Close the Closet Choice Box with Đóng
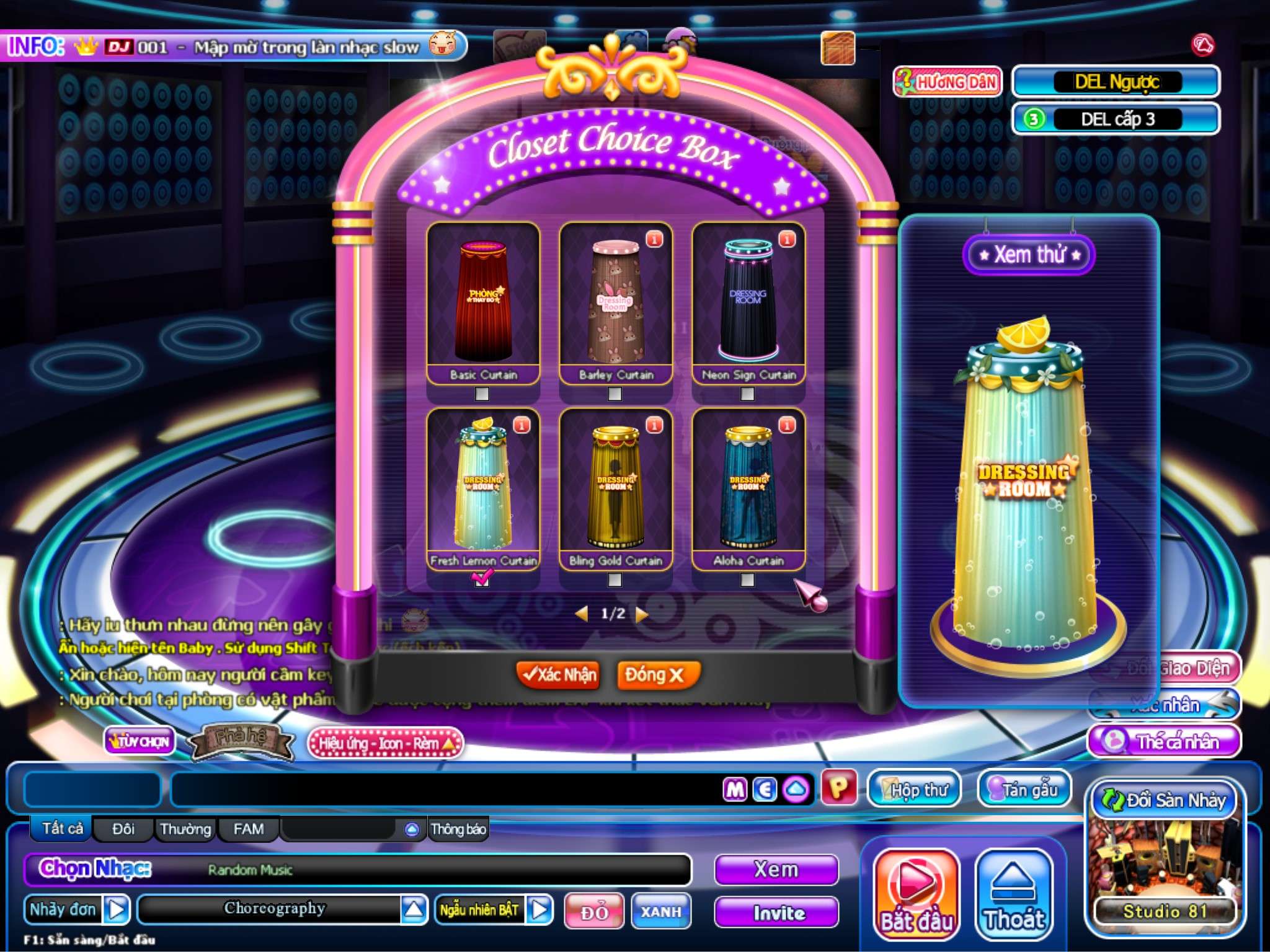 pos(657,674)
